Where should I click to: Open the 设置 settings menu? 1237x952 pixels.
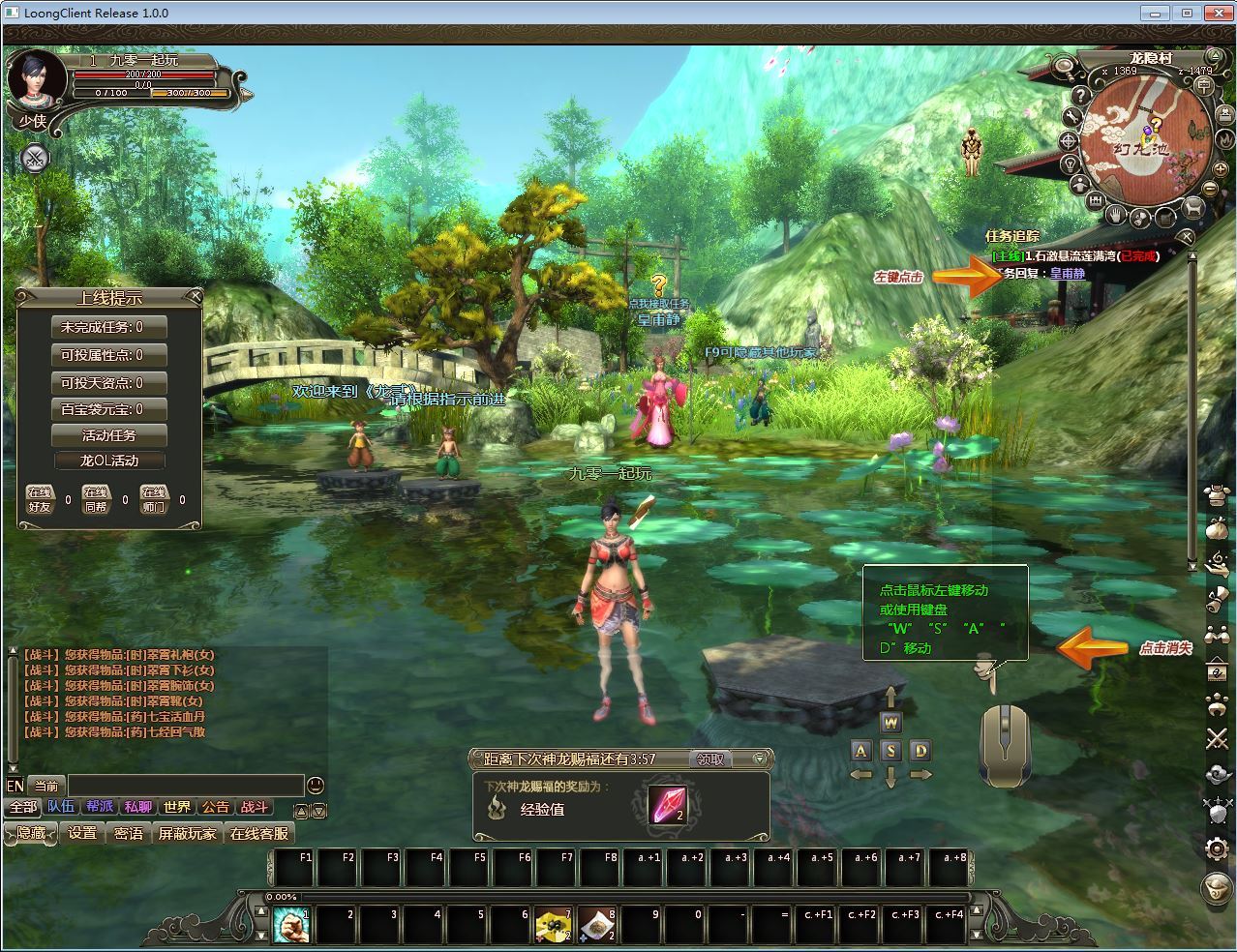point(82,833)
